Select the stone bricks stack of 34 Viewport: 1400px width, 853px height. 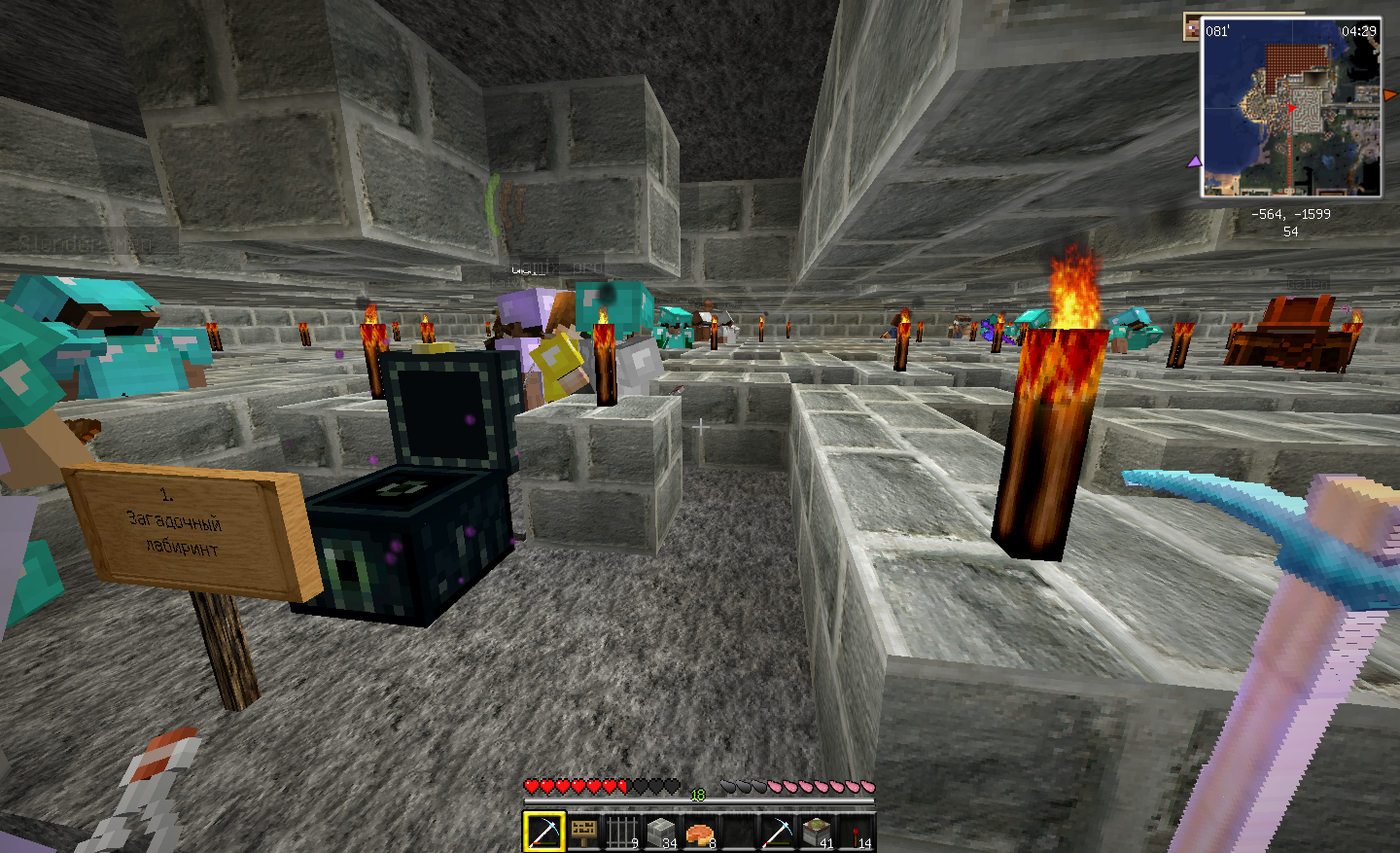point(661,832)
